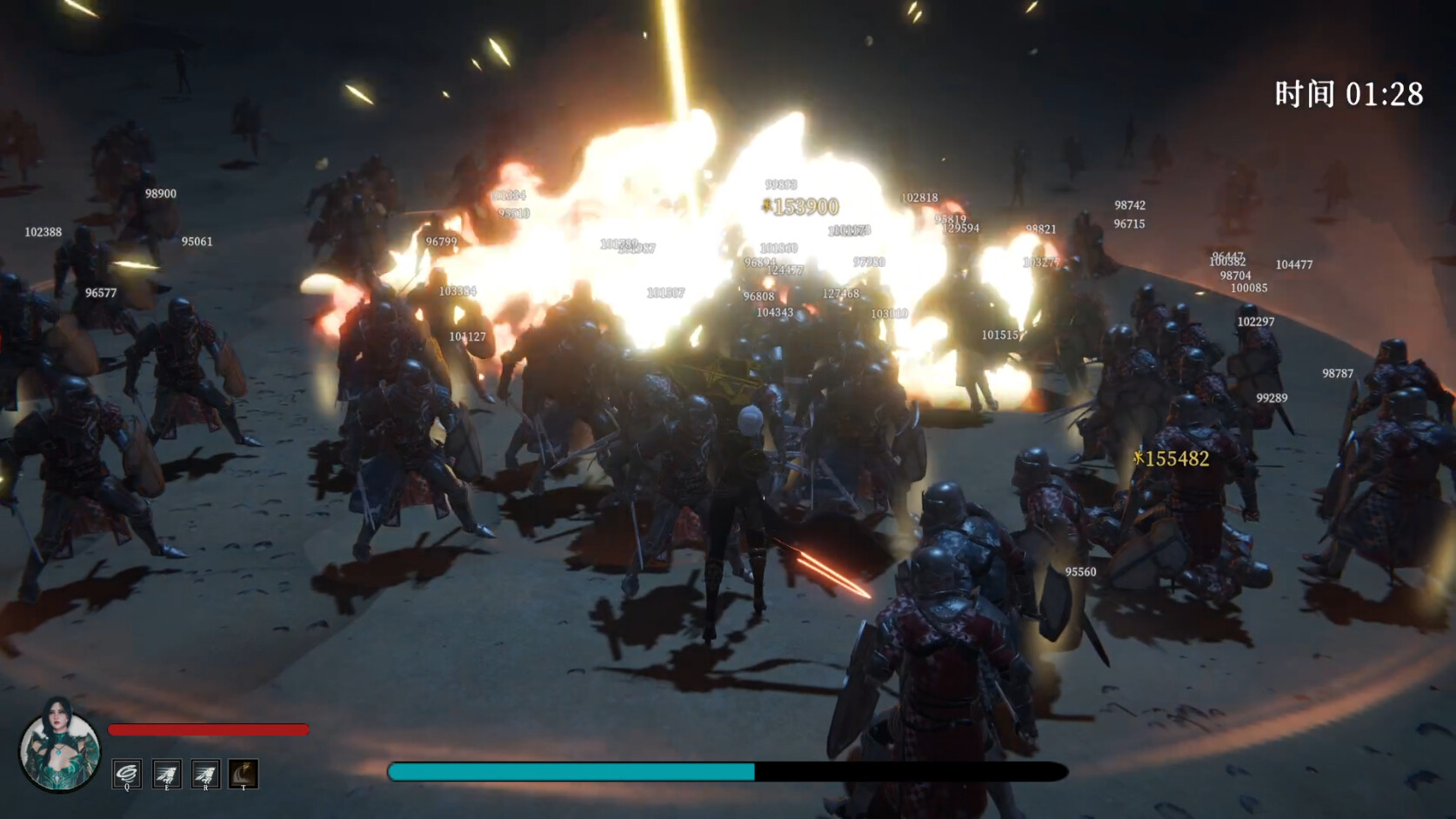Click the green-armored character portrait
The width and height of the screenshot is (1456, 819).
pos(59,746)
